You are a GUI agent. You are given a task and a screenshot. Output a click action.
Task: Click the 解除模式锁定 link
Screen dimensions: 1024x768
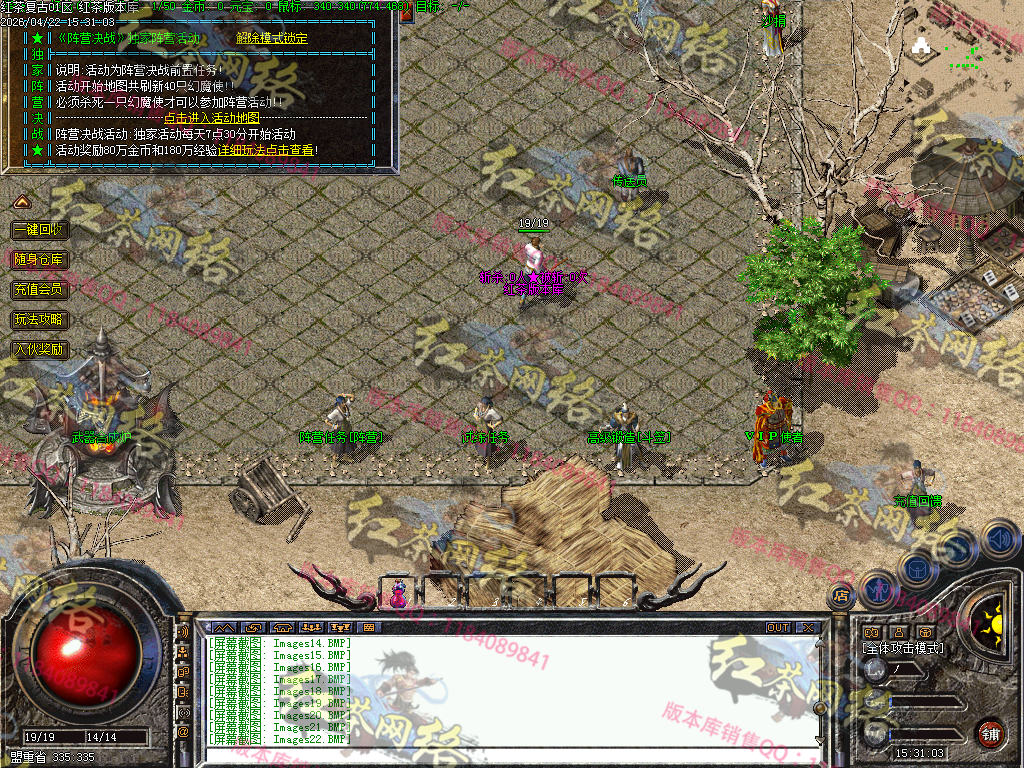point(272,38)
